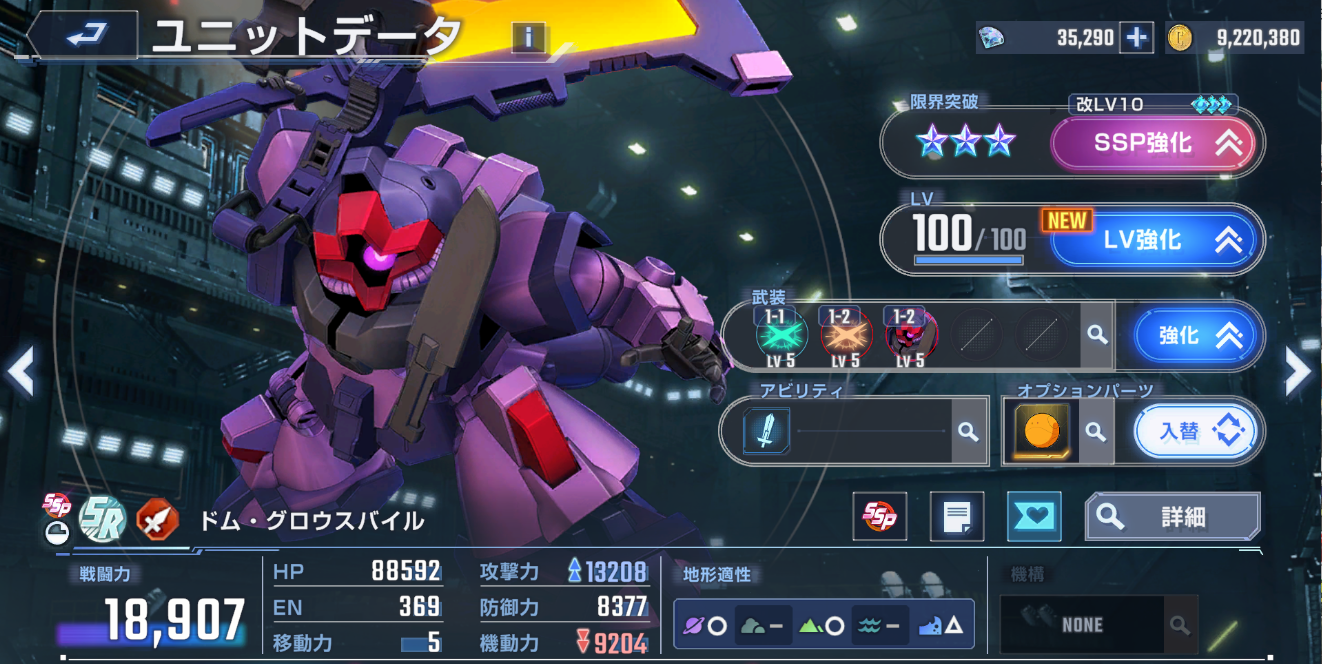Swap option parts with 入替 button
This screenshot has width=1322, height=664.
(1195, 431)
